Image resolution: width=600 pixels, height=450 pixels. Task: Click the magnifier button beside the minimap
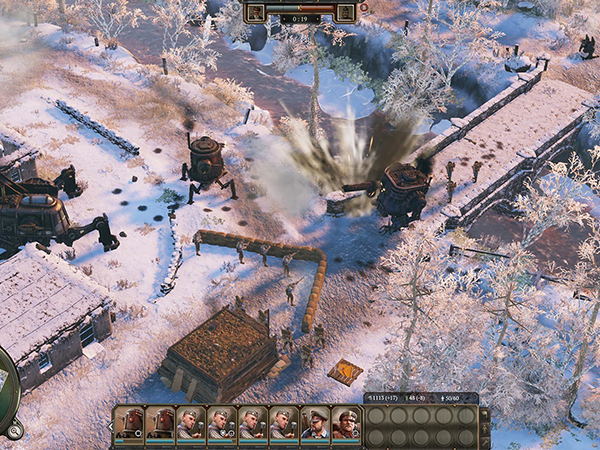coord(14,431)
